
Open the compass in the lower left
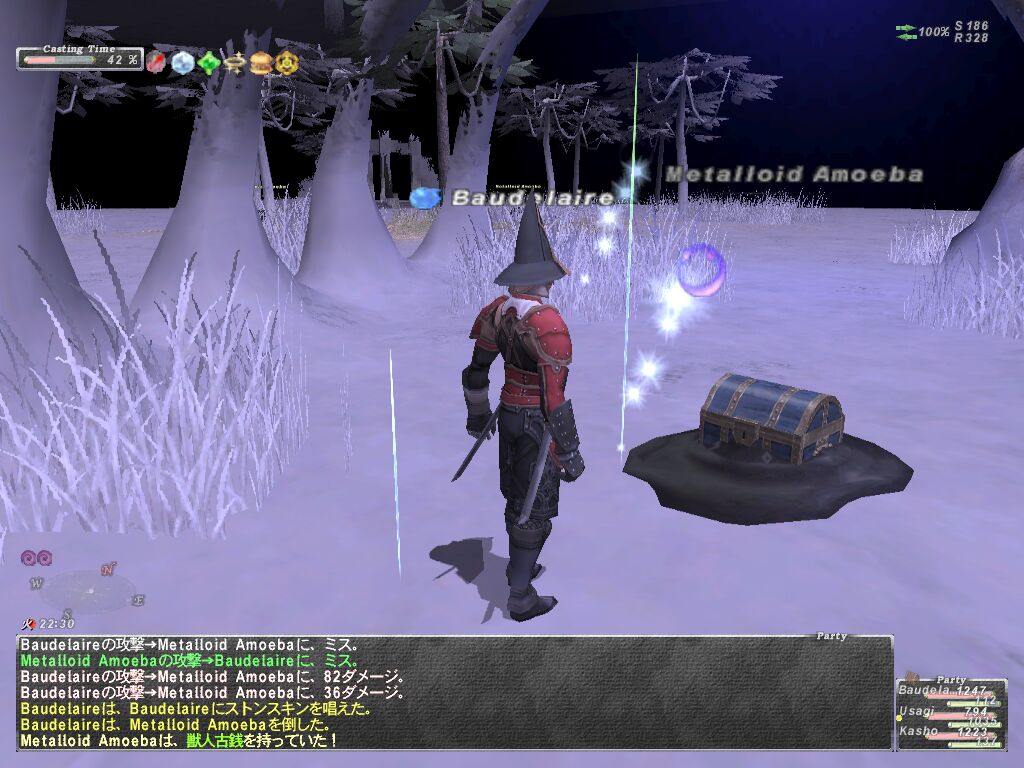click(x=90, y=590)
